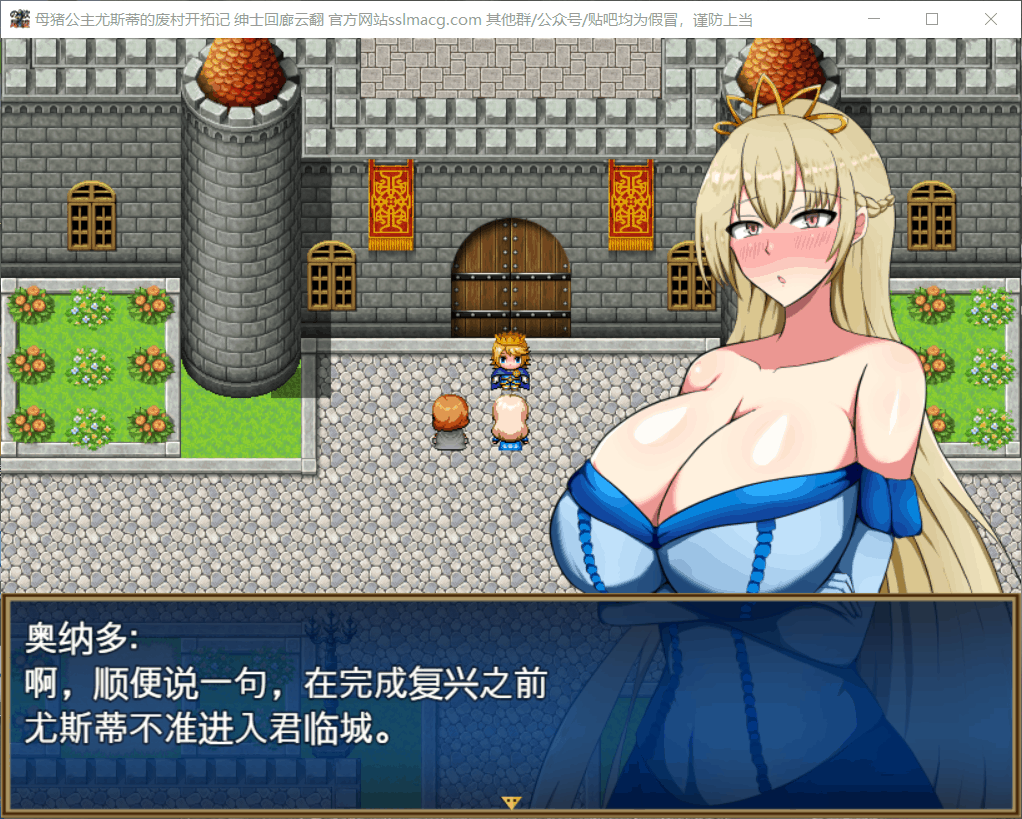1022x819 pixels.
Task: Close the game window
Action: coord(990,19)
